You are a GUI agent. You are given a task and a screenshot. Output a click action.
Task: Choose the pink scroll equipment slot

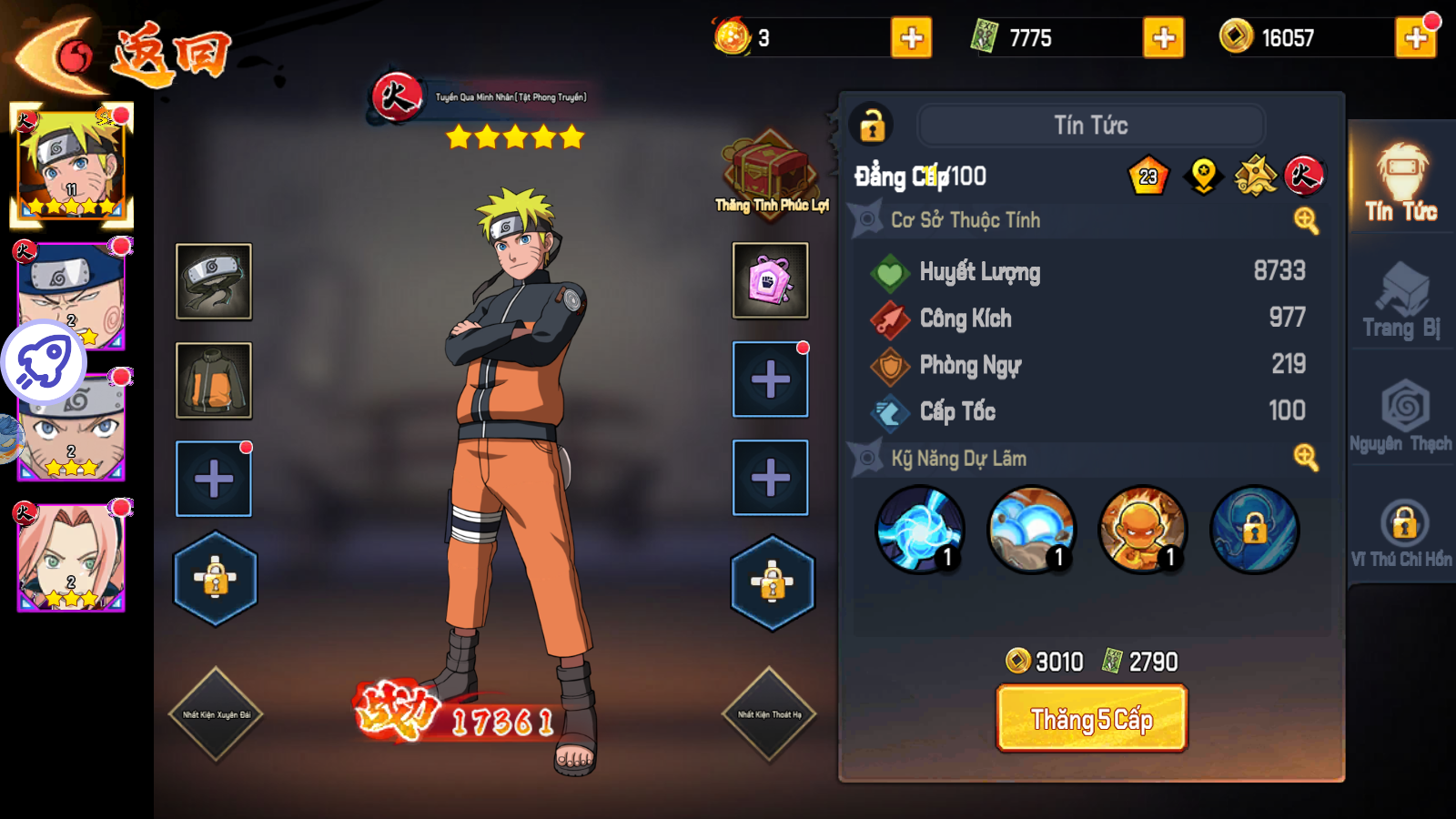tap(770, 280)
